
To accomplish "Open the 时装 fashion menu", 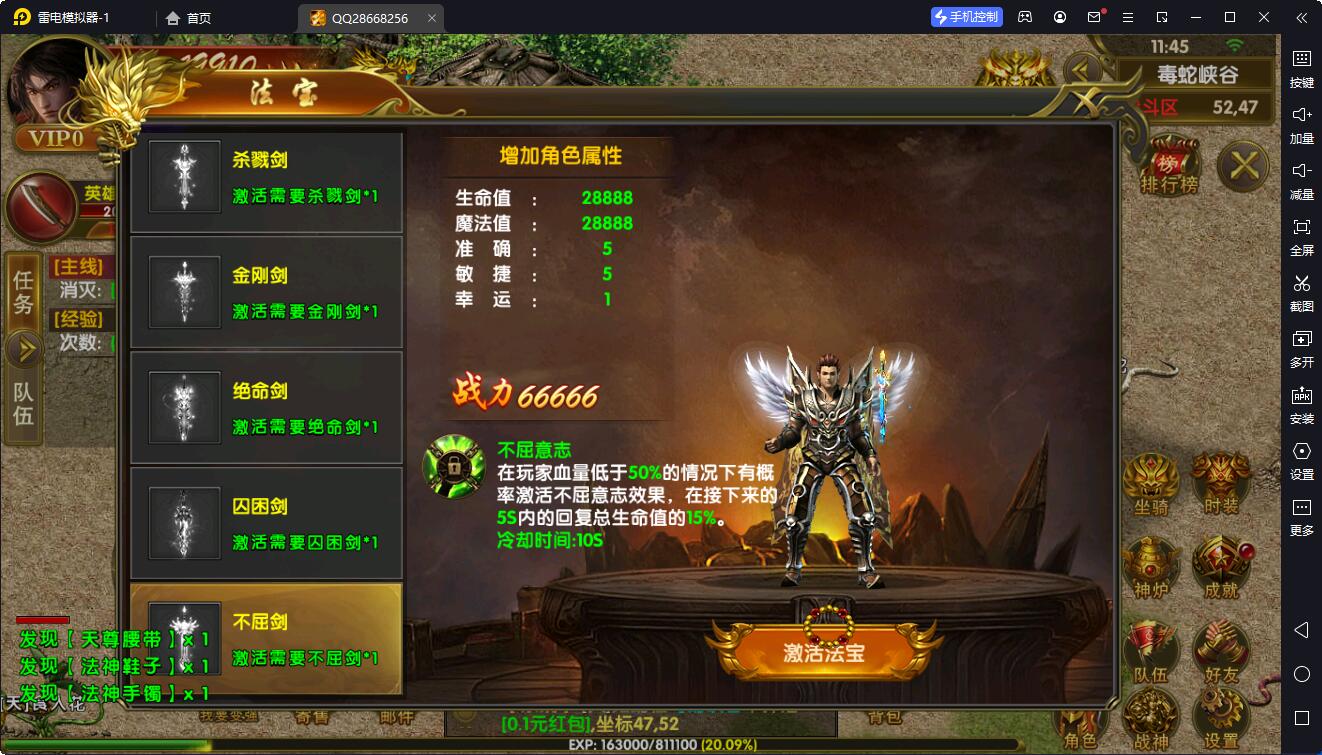I will tap(1221, 485).
